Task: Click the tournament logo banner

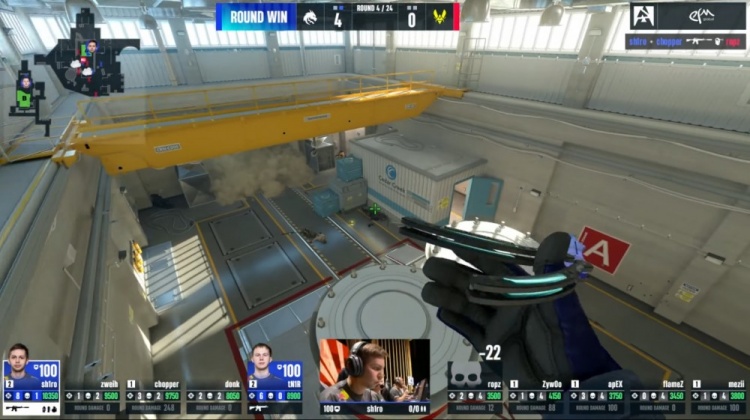Action: [x=688, y=16]
